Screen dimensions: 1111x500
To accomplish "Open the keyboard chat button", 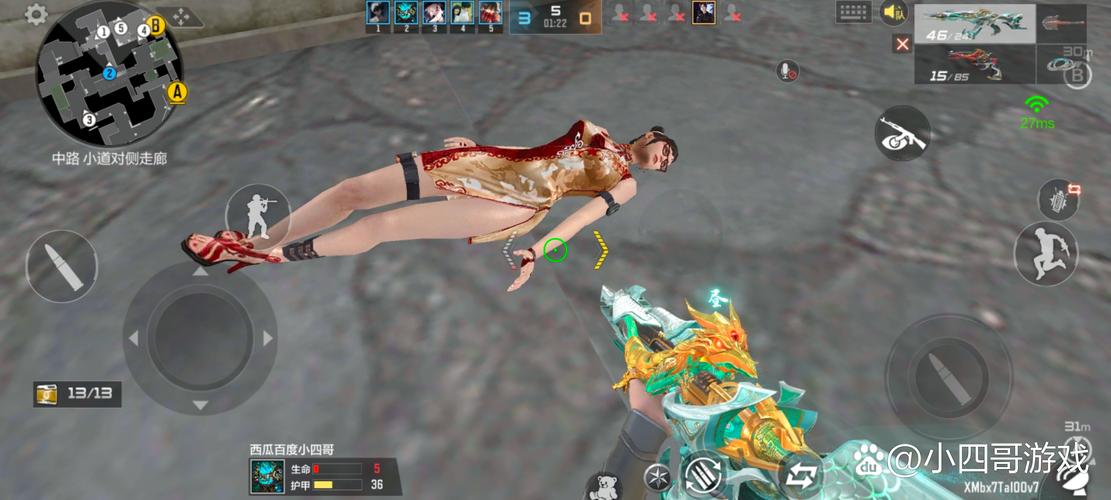I will tap(853, 13).
